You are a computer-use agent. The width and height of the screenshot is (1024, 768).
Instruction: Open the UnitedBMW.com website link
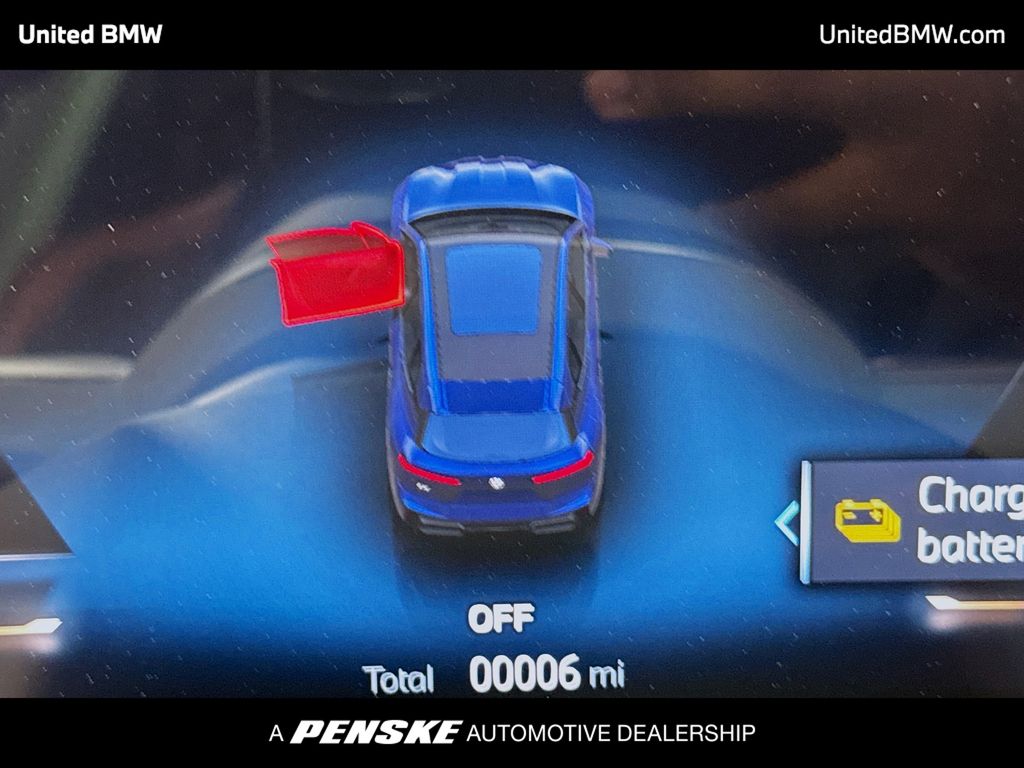pos(911,34)
